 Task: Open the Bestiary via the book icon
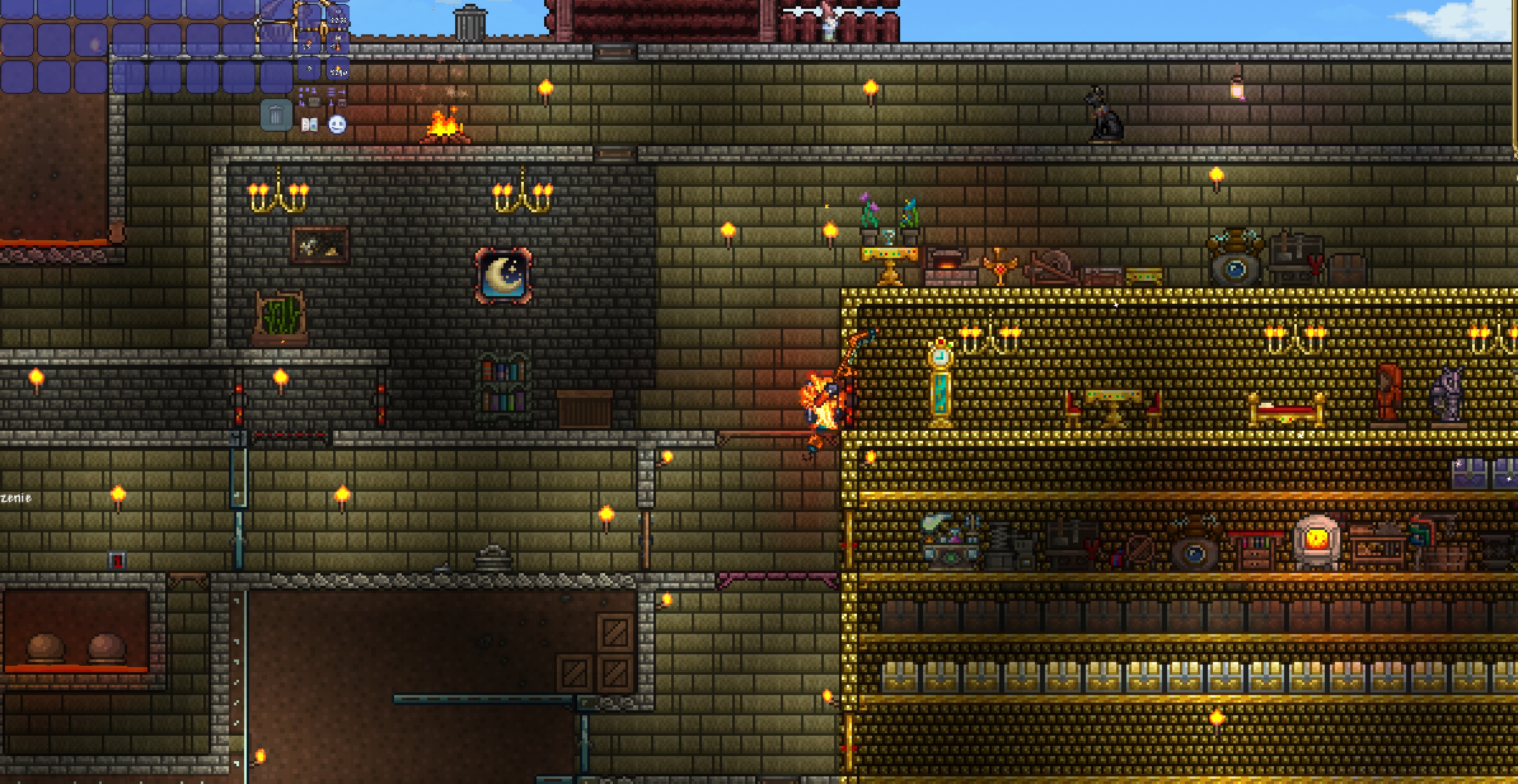[x=310, y=125]
